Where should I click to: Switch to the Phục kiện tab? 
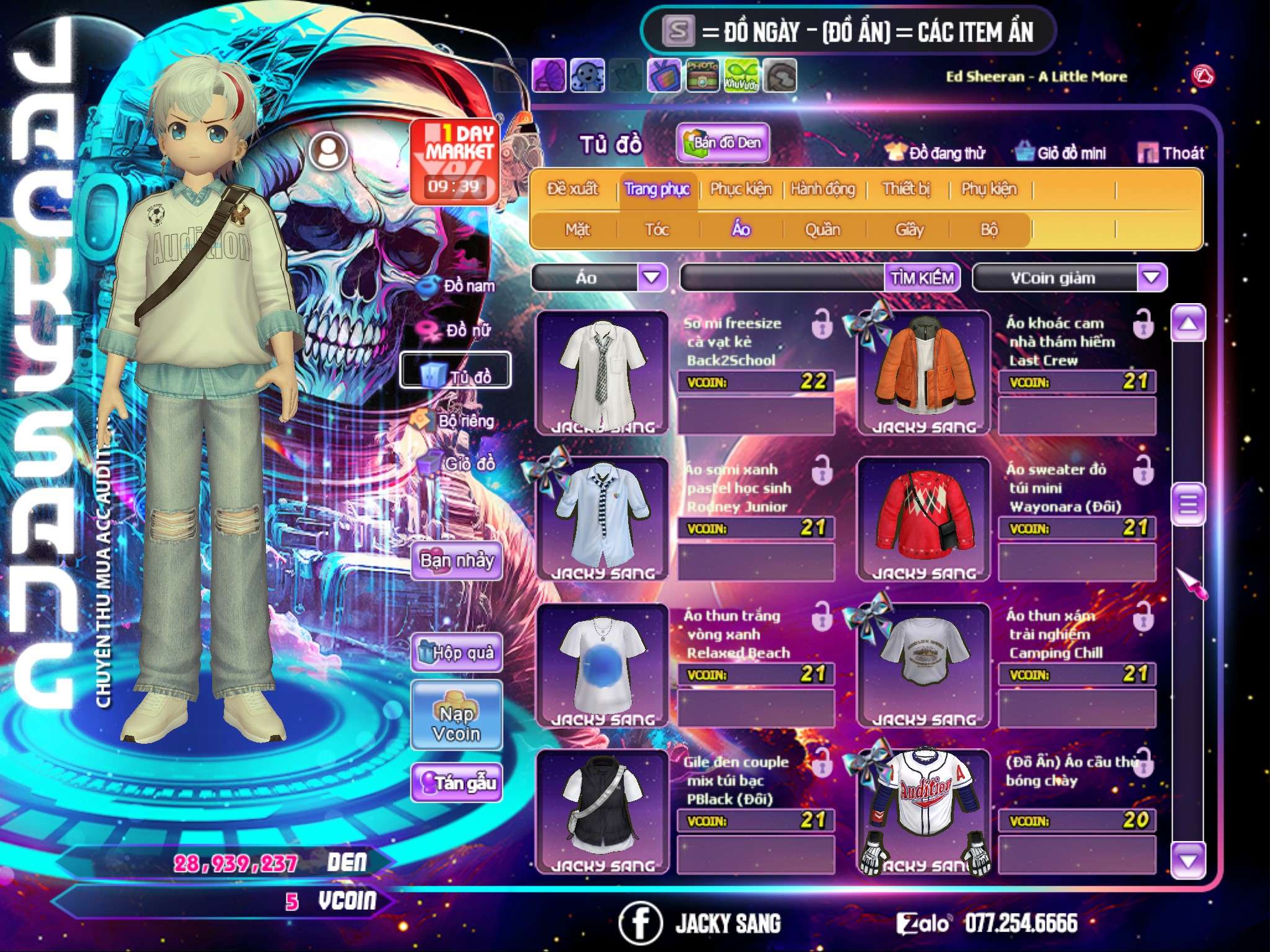coord(740,189)
